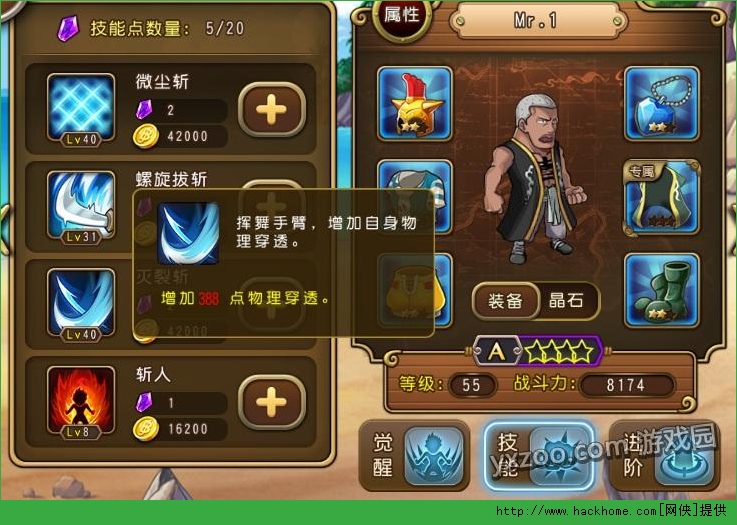Upgrade the 斩人 skill with plus button

pyautogui.click(x=272, y=402)
